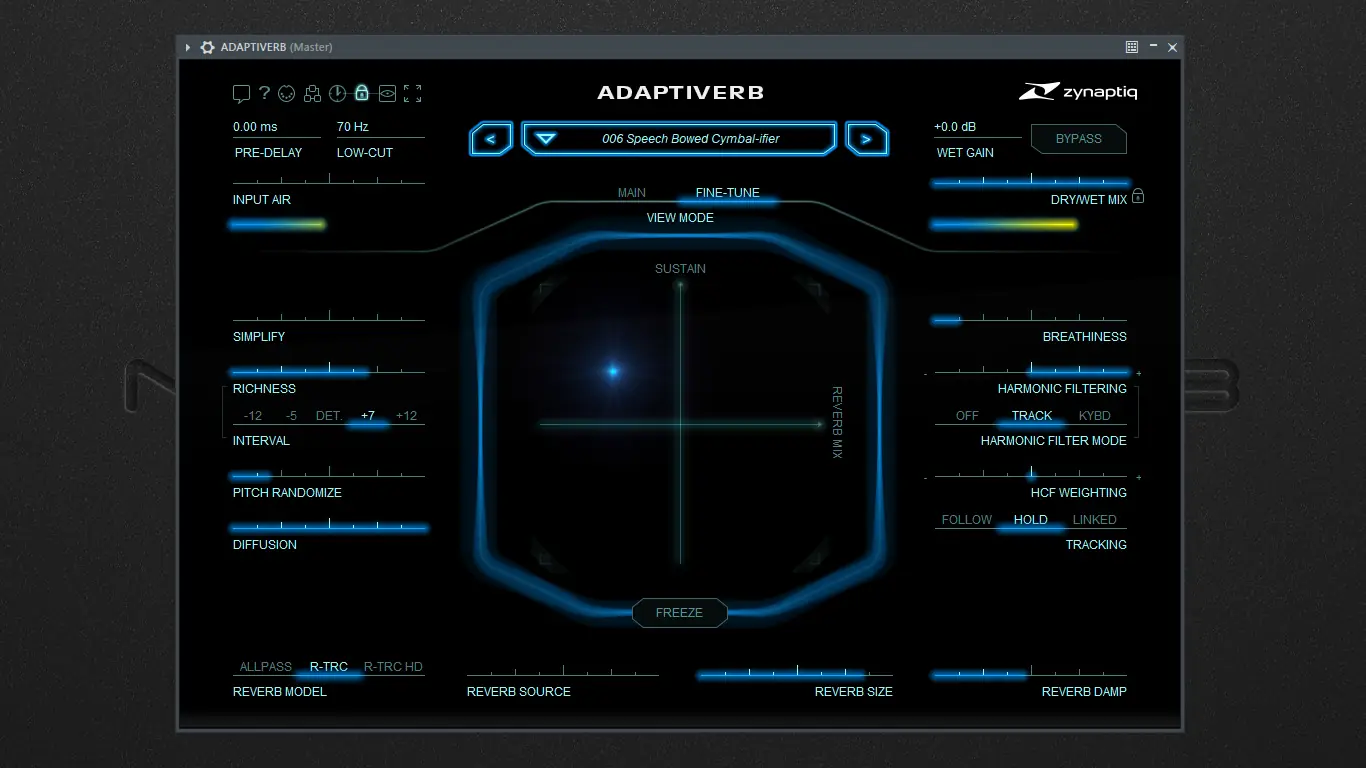Toggle the BYPASS button

[x=1078, y=139]
